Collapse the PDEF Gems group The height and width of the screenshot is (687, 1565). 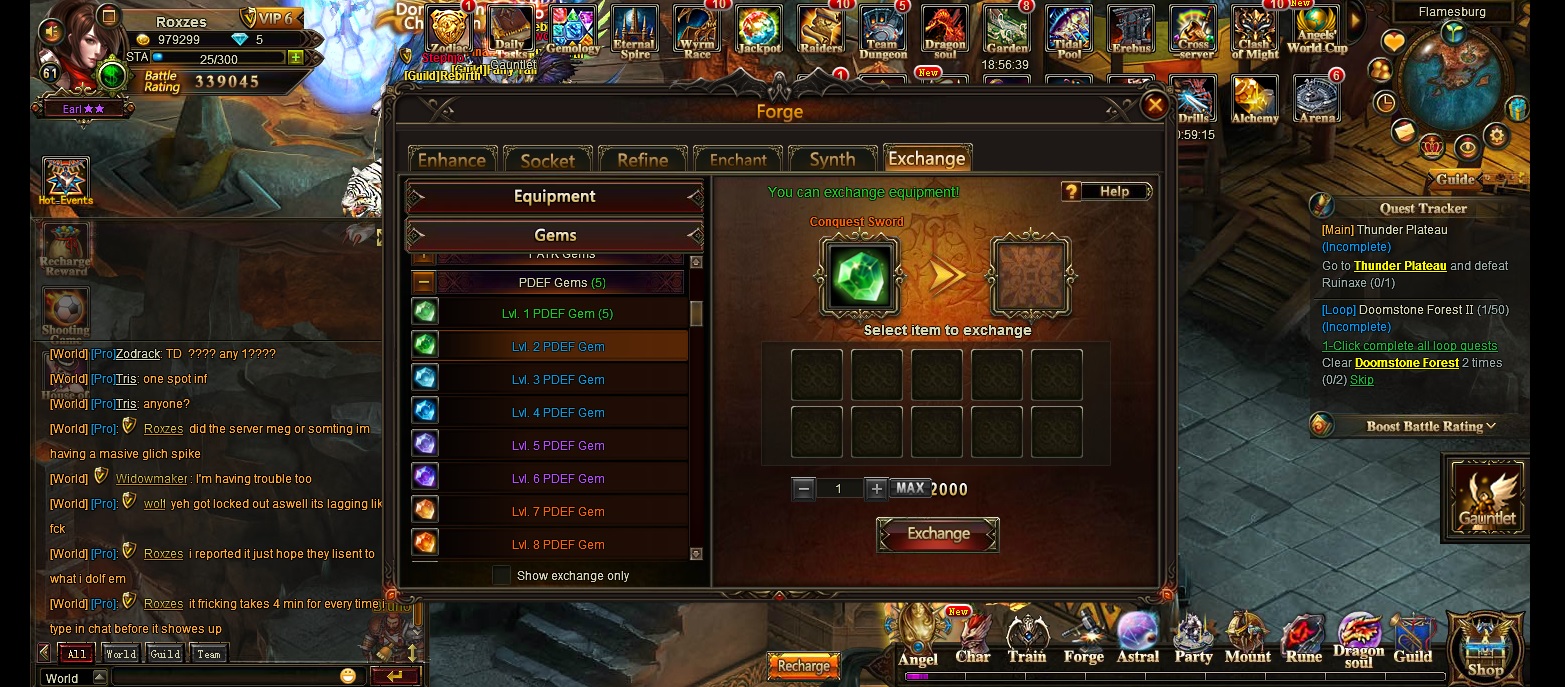(424, 283)
